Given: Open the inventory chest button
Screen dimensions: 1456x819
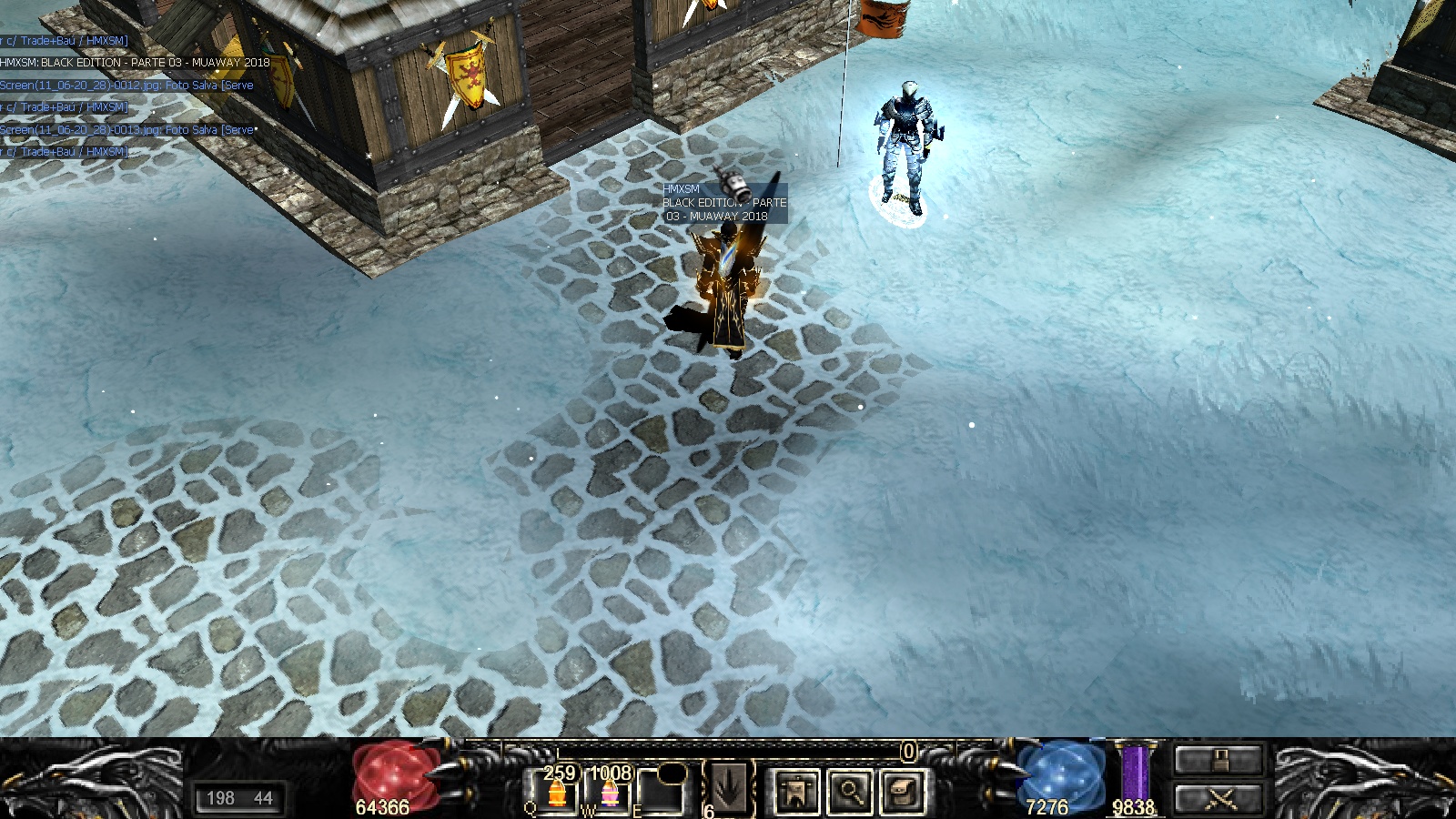Looking at the screenshot, I should (901, 791).
